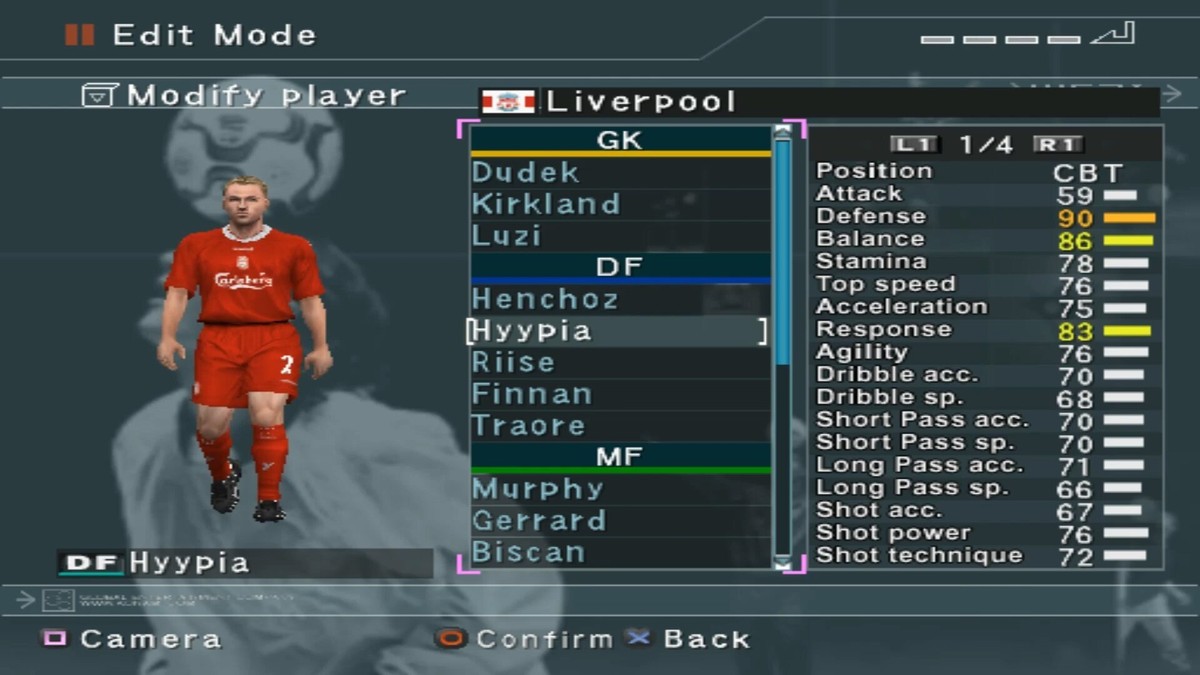Image resolution: width=1200 pixels, height=675 pixels.
Task: Choose Riise from the defenders
Action: tap(512, 362)
